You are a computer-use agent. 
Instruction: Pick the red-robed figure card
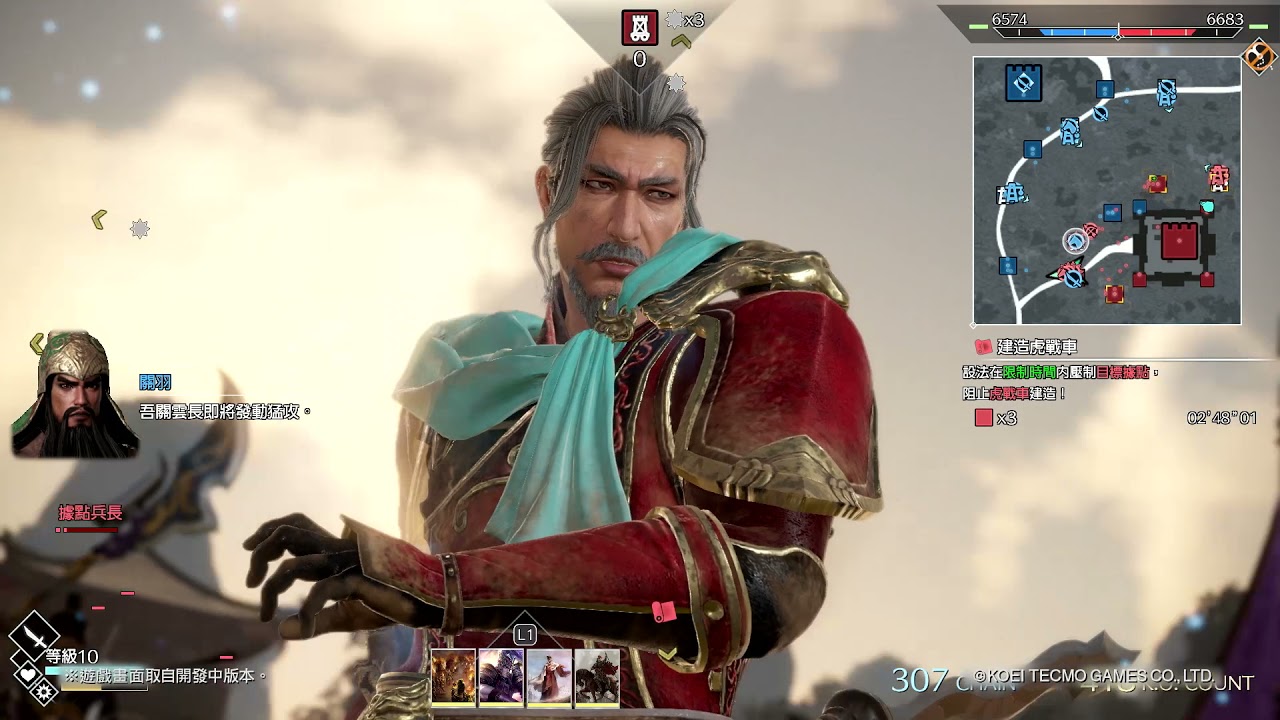point(549,677)
